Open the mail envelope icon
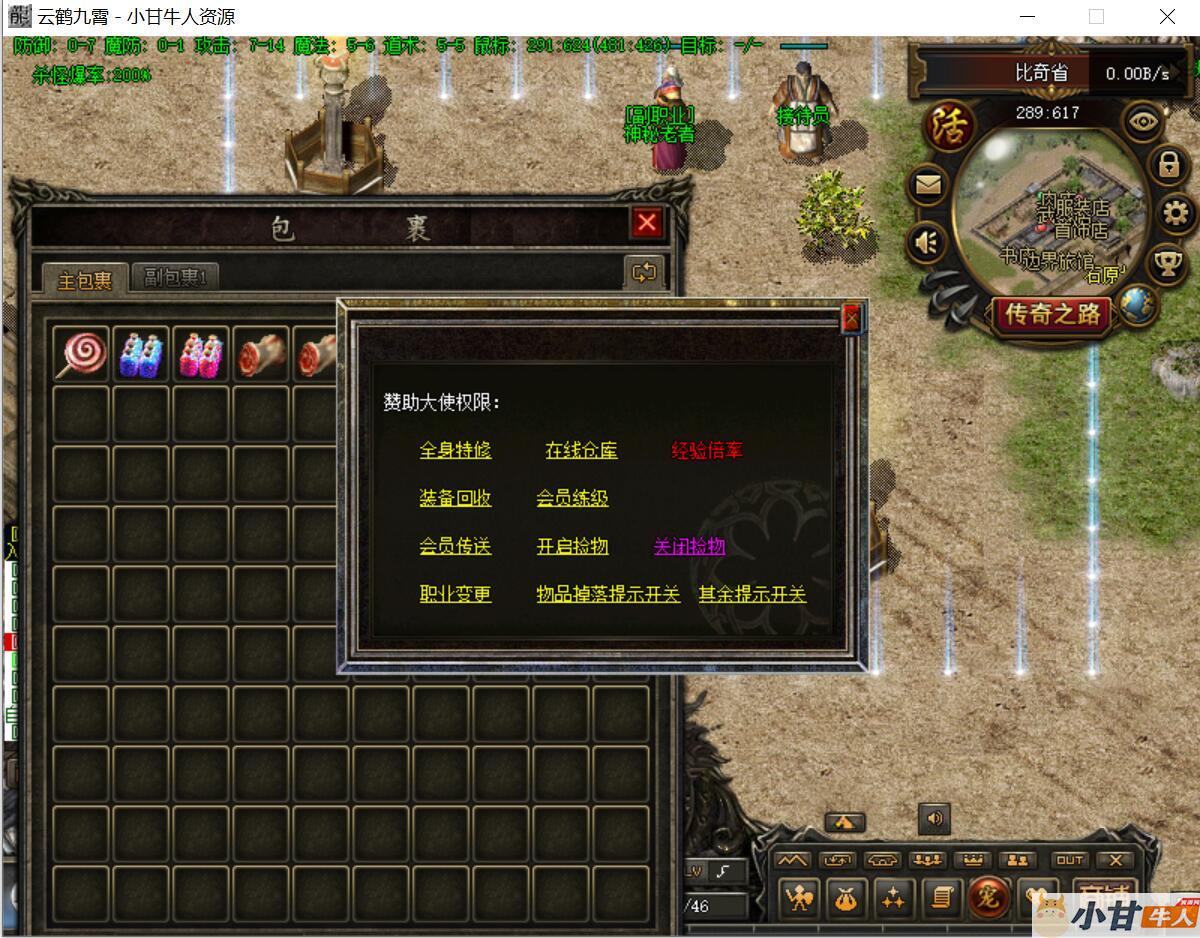1200x938 pixels. coord(928,185)
